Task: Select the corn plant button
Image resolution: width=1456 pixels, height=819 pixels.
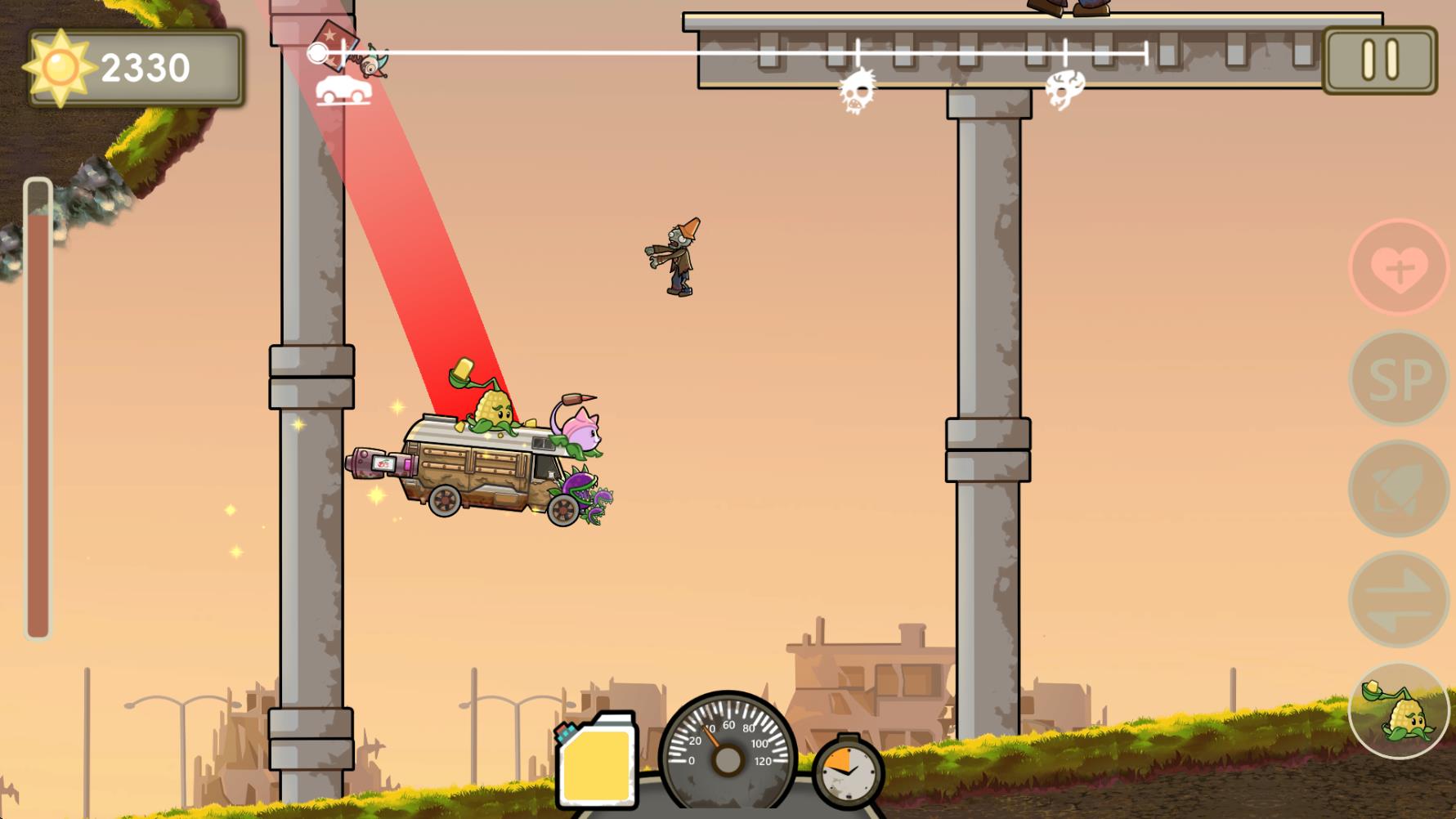Action: (1399, 711)
